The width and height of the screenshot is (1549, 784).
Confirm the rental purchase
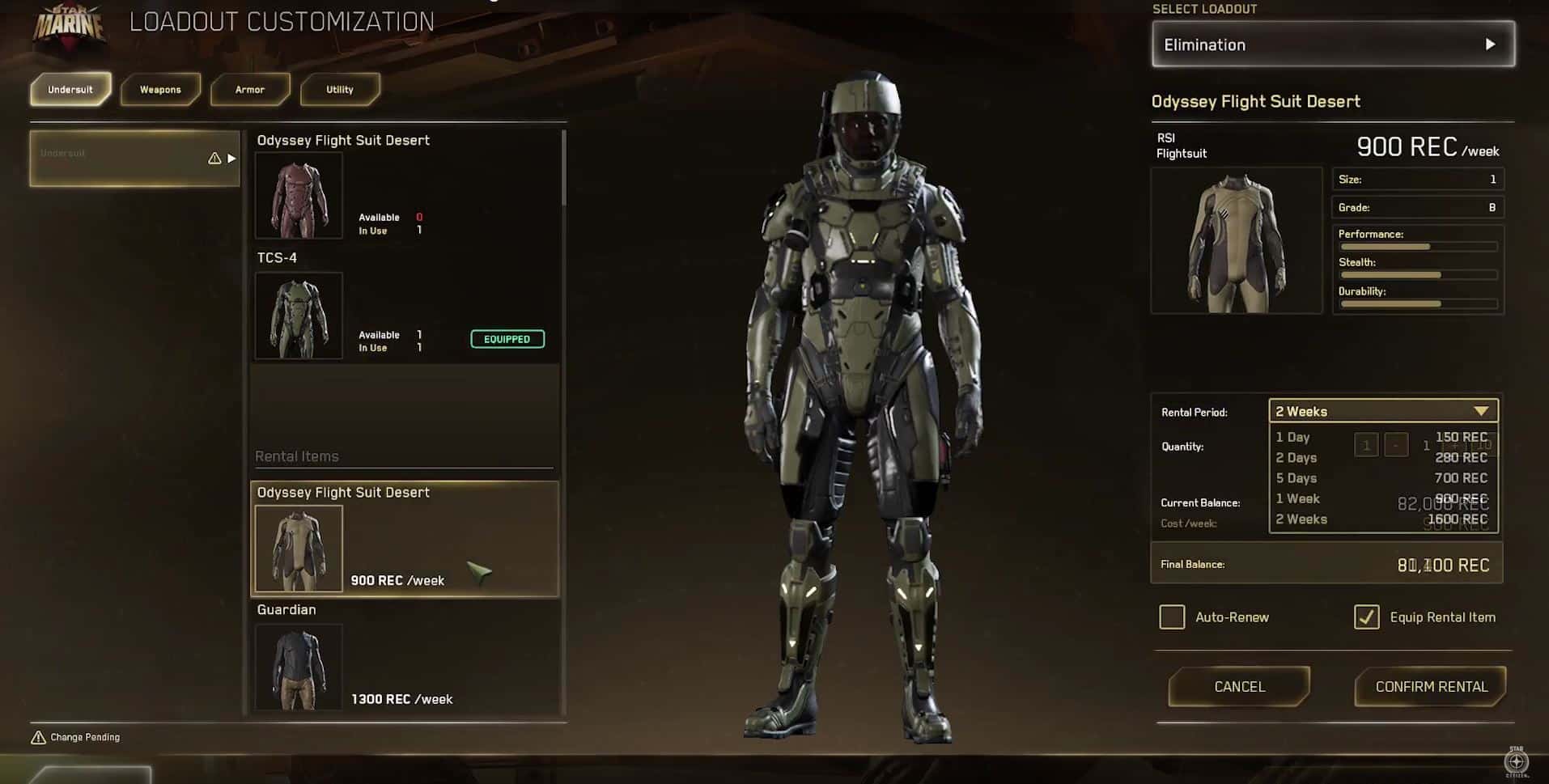point(1431,687)
